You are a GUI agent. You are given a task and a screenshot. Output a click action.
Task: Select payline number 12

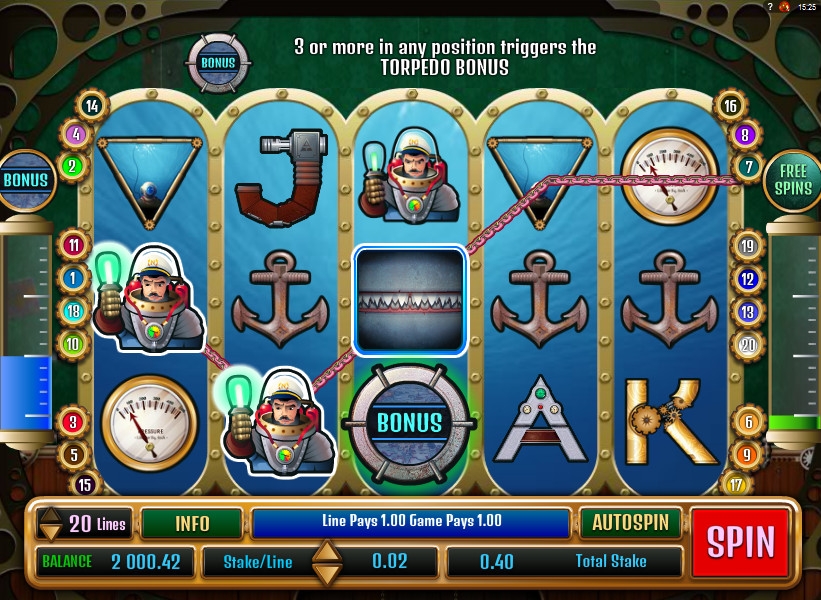(747, 279)
